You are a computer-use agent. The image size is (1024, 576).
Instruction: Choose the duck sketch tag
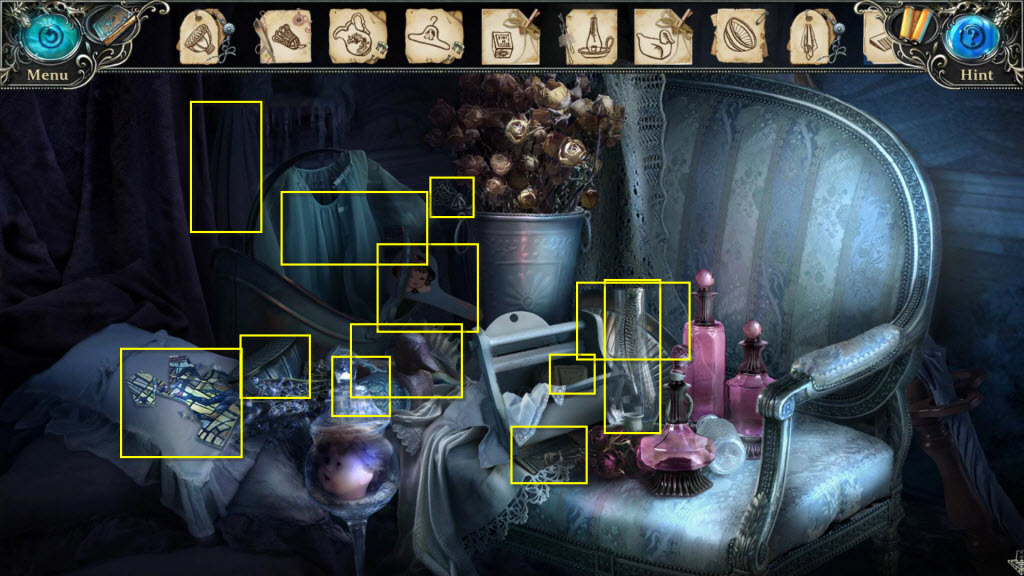point(660,37)
